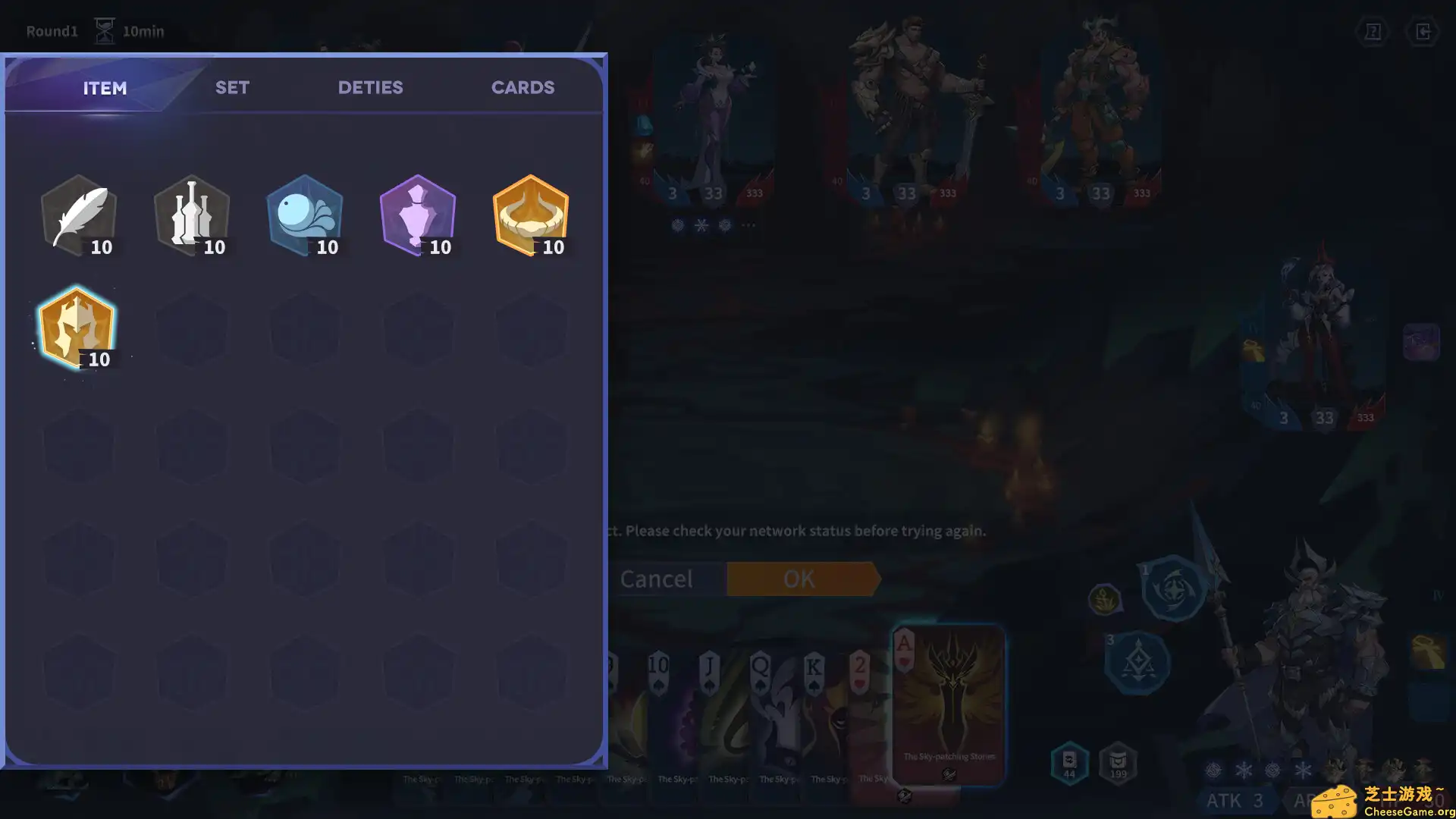Select the white feather item icon
Screen dimensions: 1456x819
click(78, 215)
